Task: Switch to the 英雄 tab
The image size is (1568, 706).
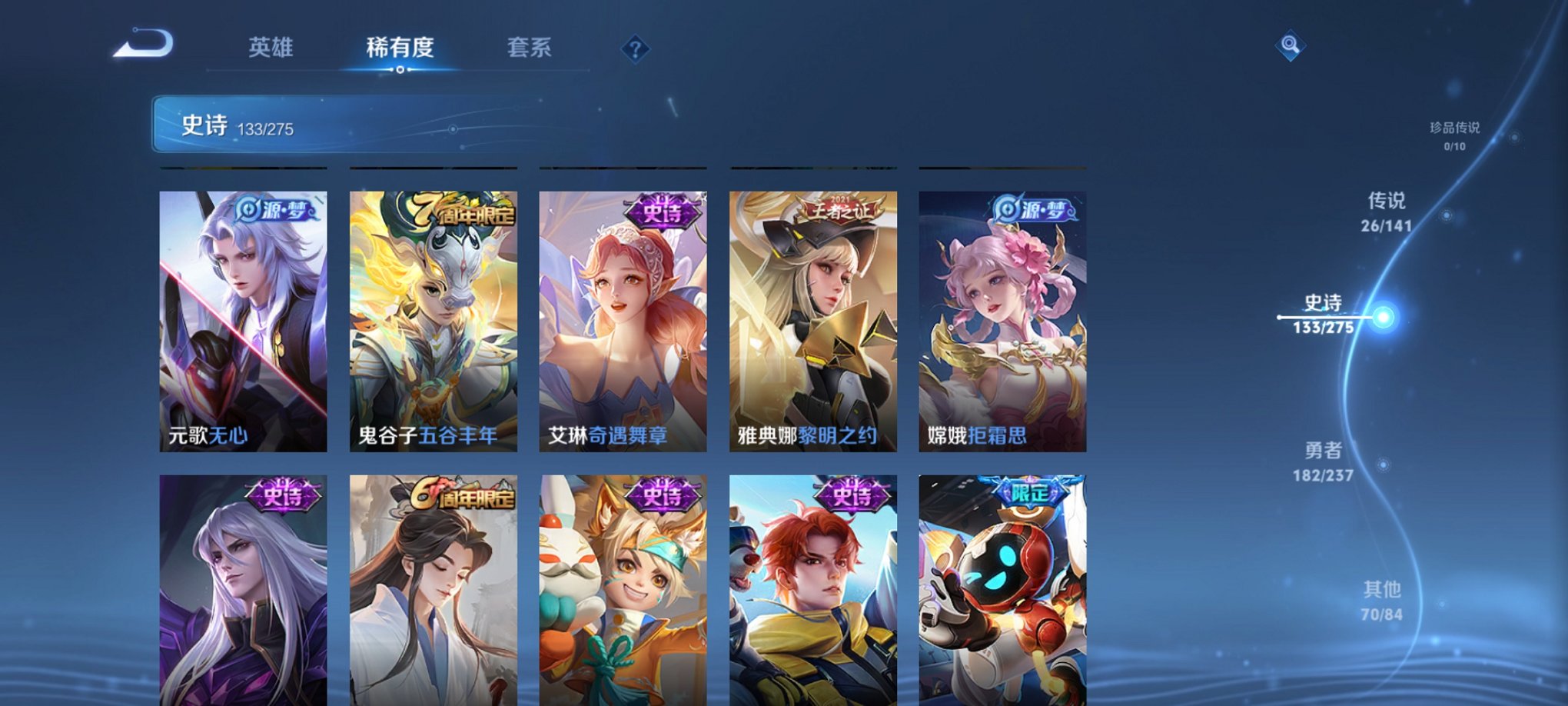Action: pyautogui.click(x=271, y=48)
